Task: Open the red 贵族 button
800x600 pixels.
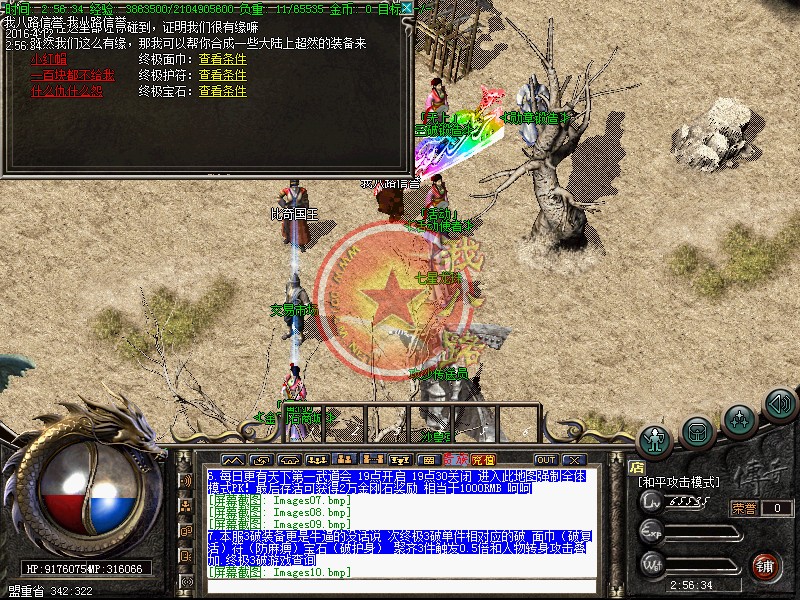Action: coord(455,460)
